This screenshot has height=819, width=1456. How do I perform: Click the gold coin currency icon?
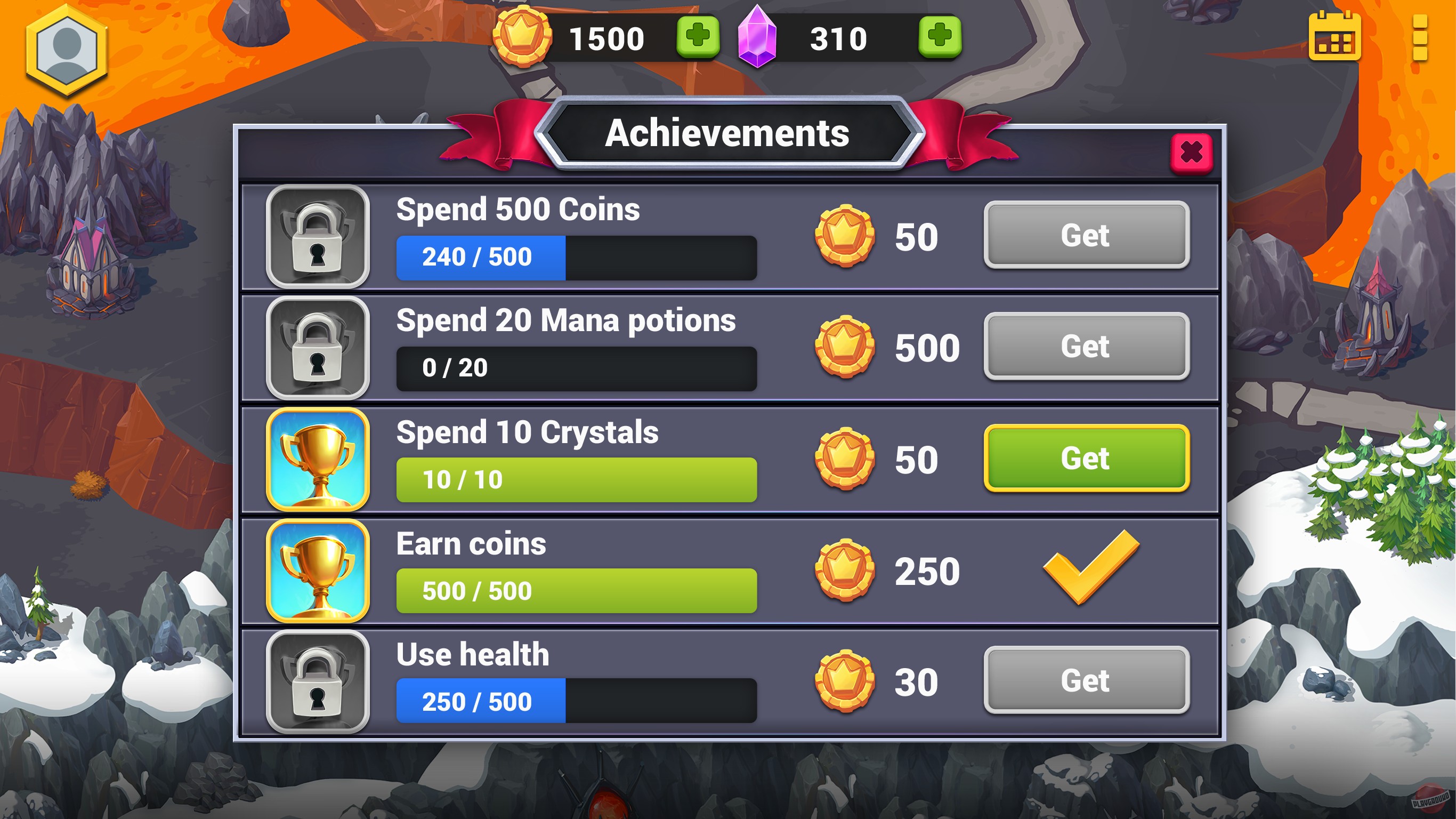click(523, 37)
